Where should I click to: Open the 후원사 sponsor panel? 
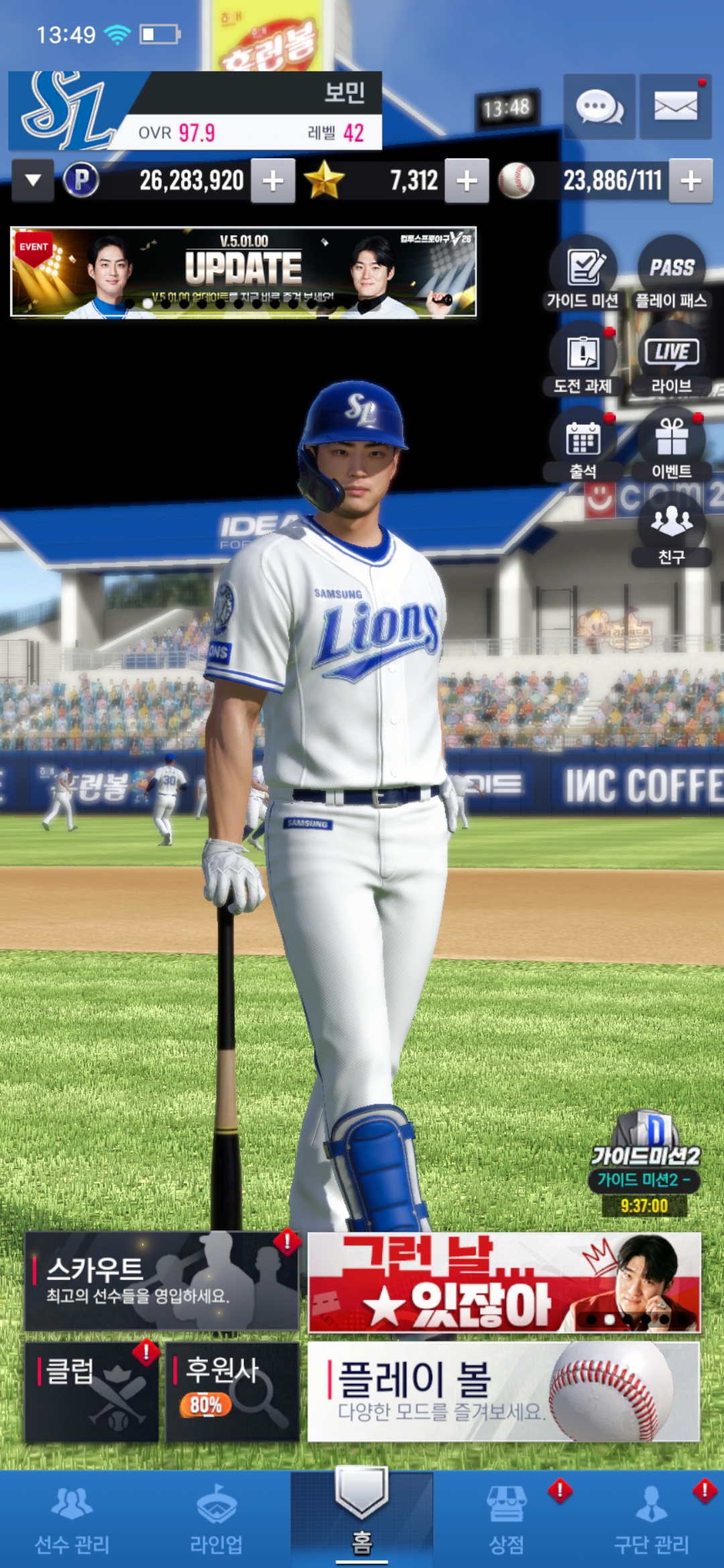(232, 1391)
